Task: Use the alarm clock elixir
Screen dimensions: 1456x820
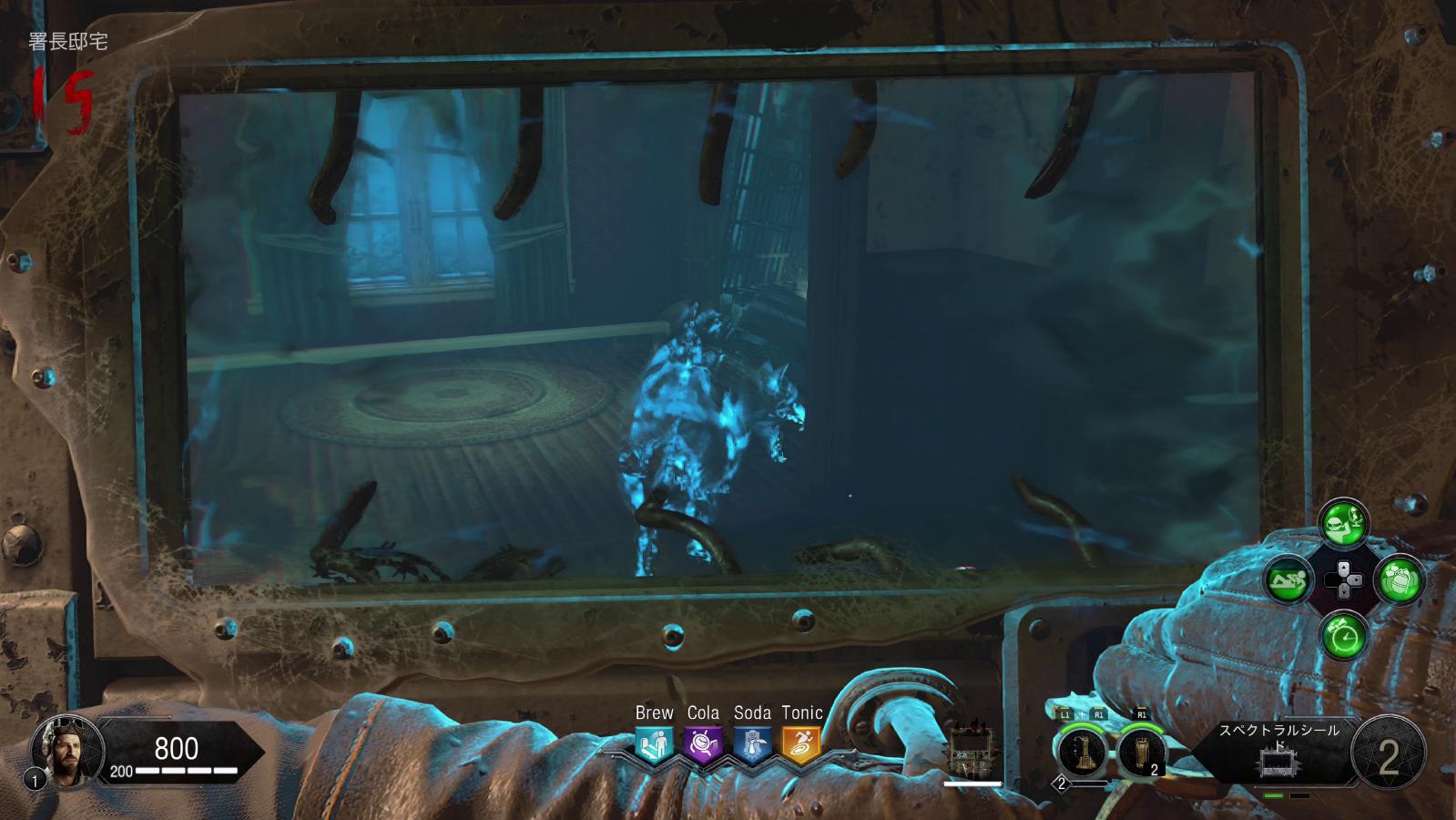Action: (1343, 635)
